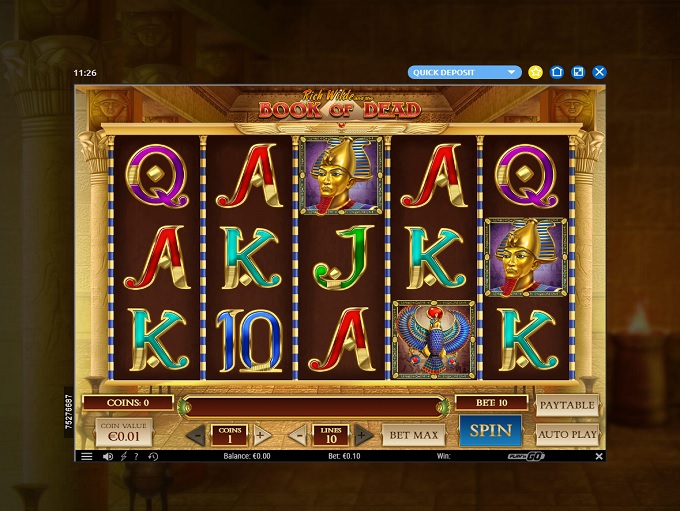The height and width of the screenshot is (511, 680).
Task: Change the Coin Value setting
Action: point(125,432)
